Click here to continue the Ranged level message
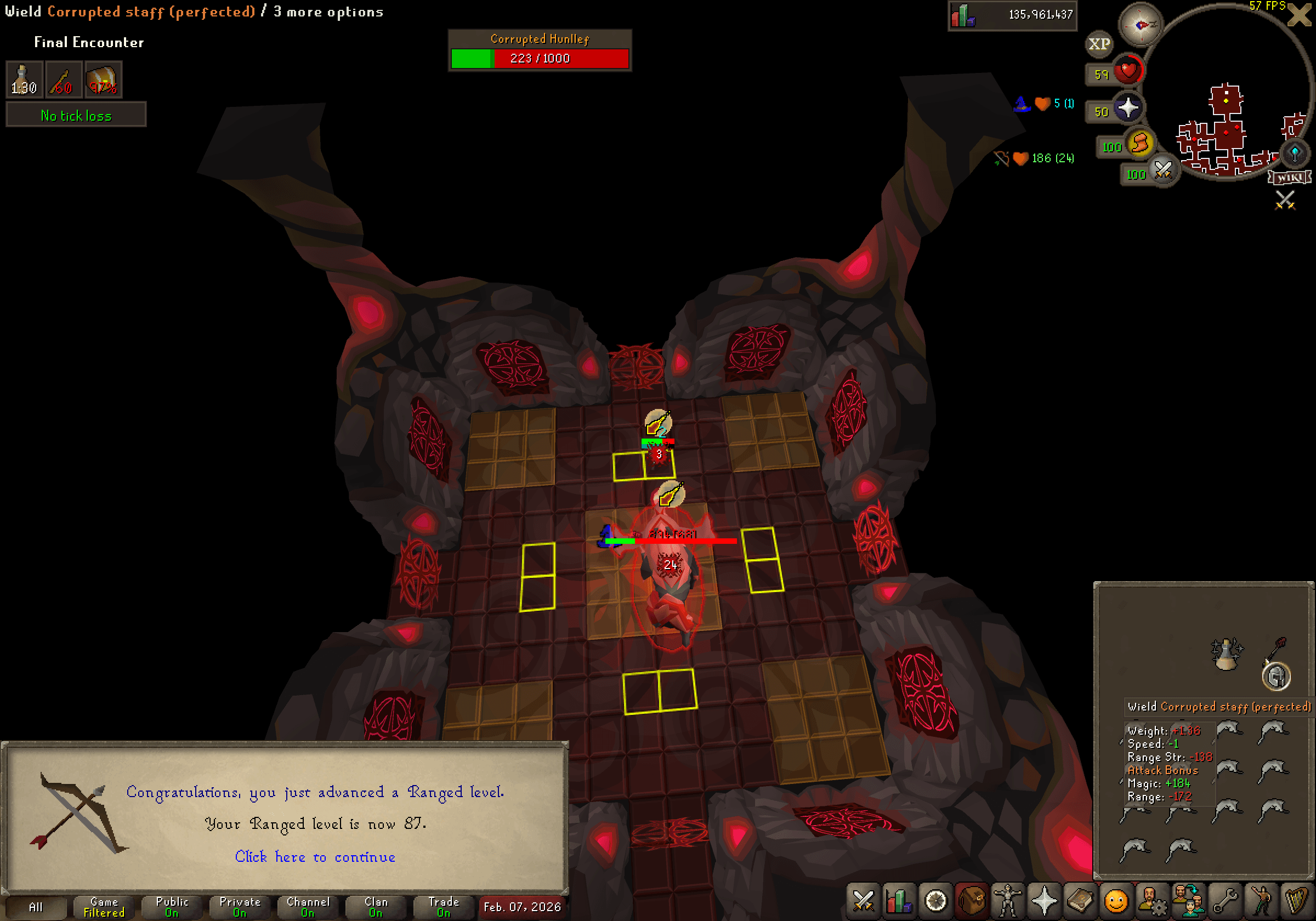Screen dimensions: 1316x921 [x=315, y=857]
